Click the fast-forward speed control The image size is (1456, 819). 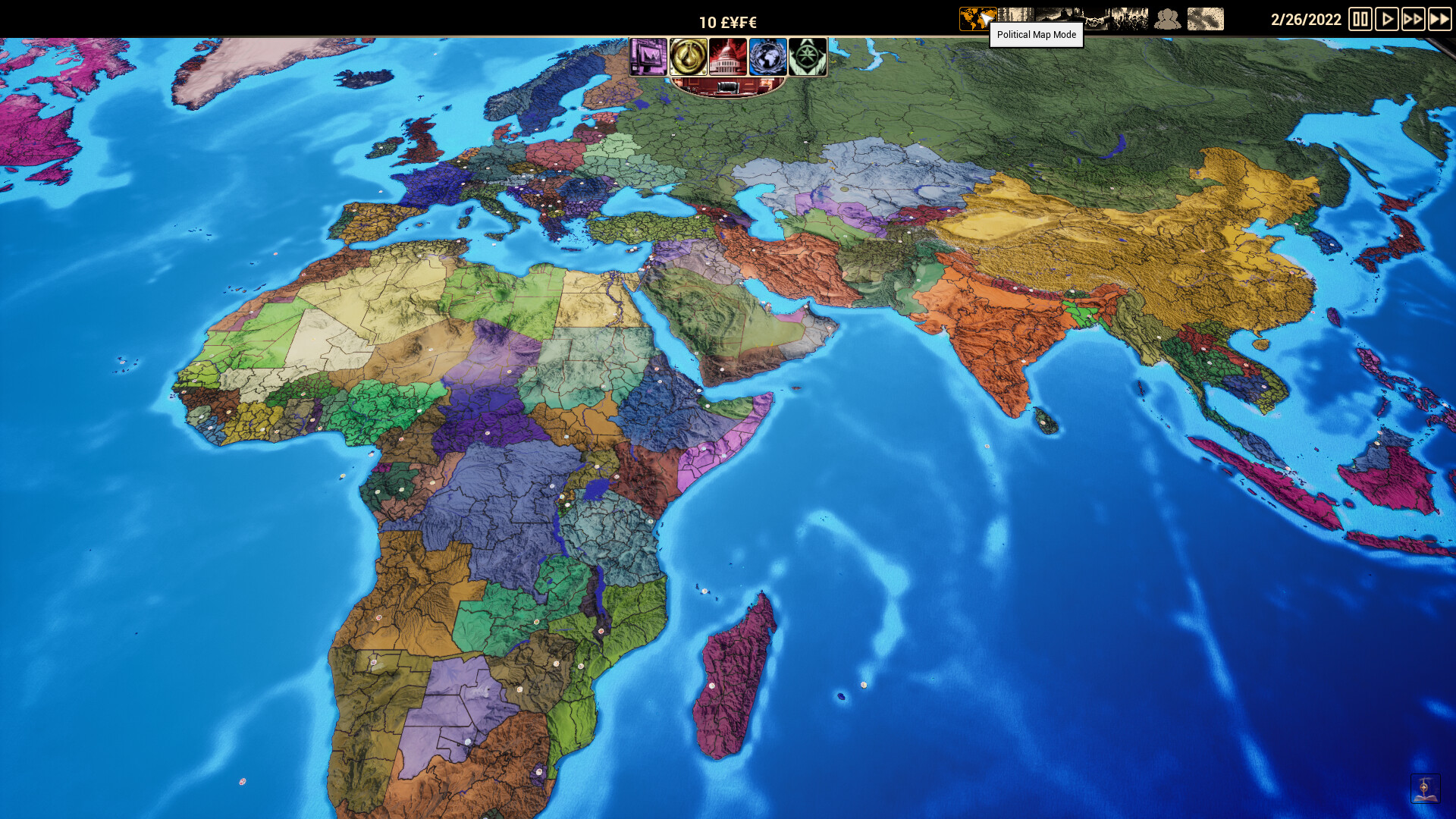1413,20
